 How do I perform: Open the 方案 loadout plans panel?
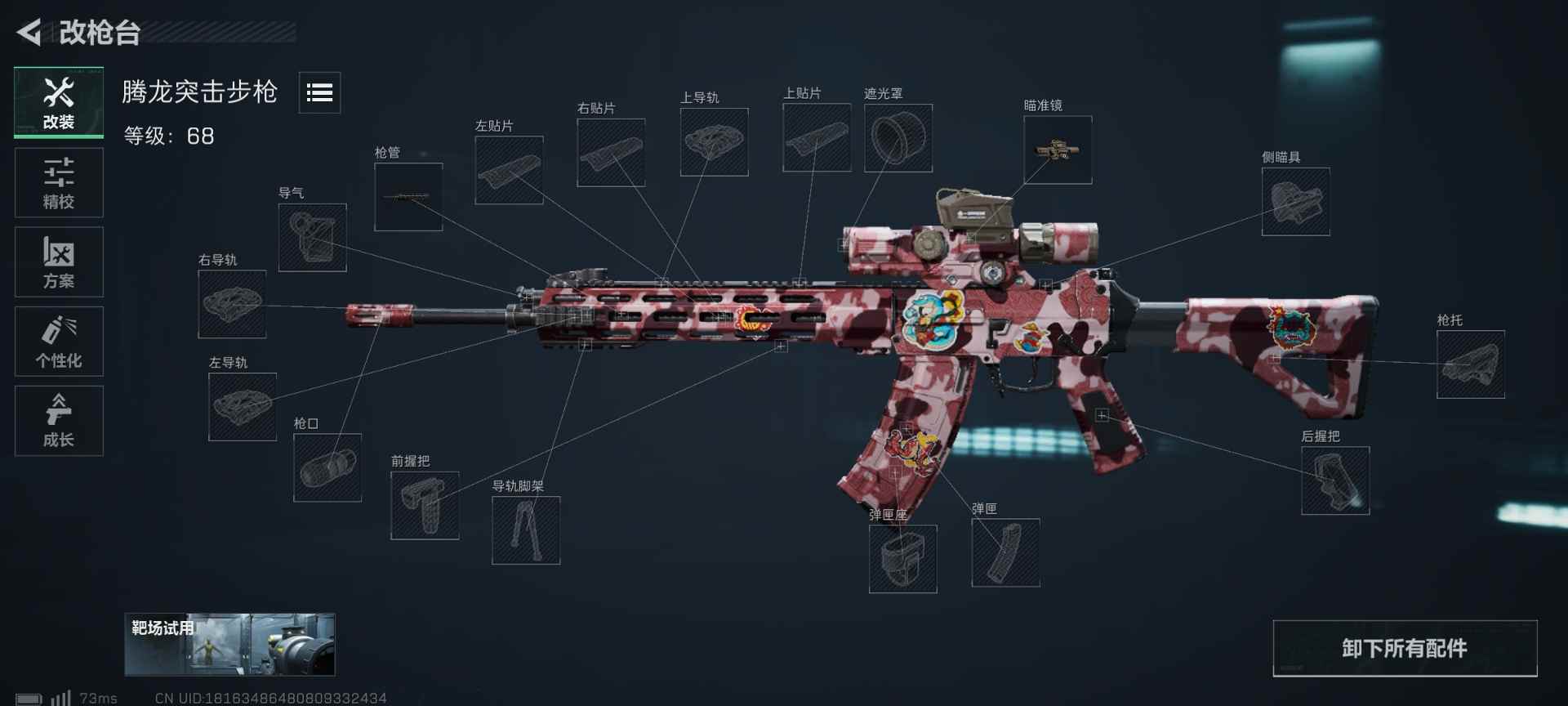click(58, 261)
